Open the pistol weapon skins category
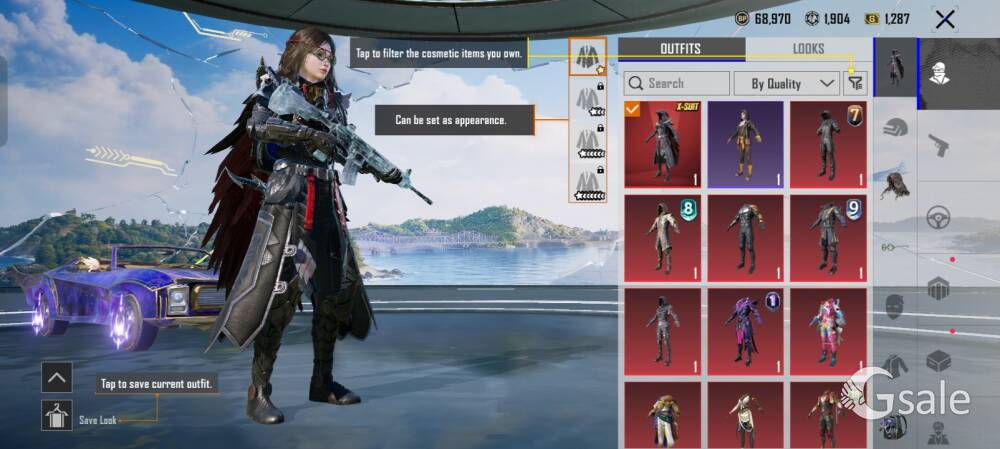This screenshot has width=1000, height=449. (x=937, y=146)
